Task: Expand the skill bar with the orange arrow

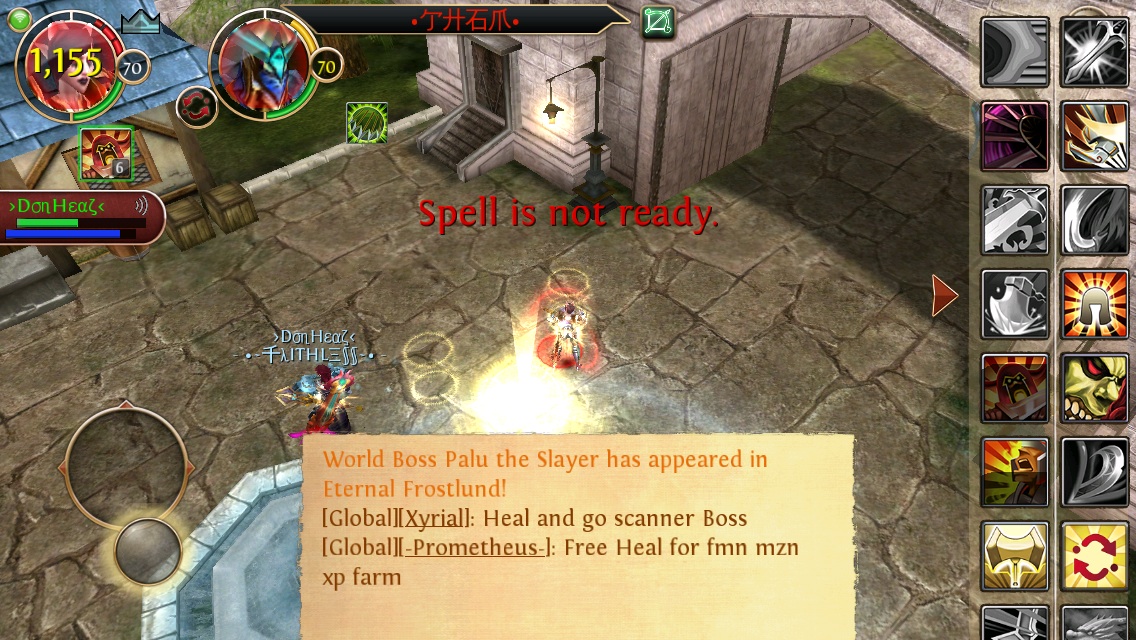Action: pos(944,296)
